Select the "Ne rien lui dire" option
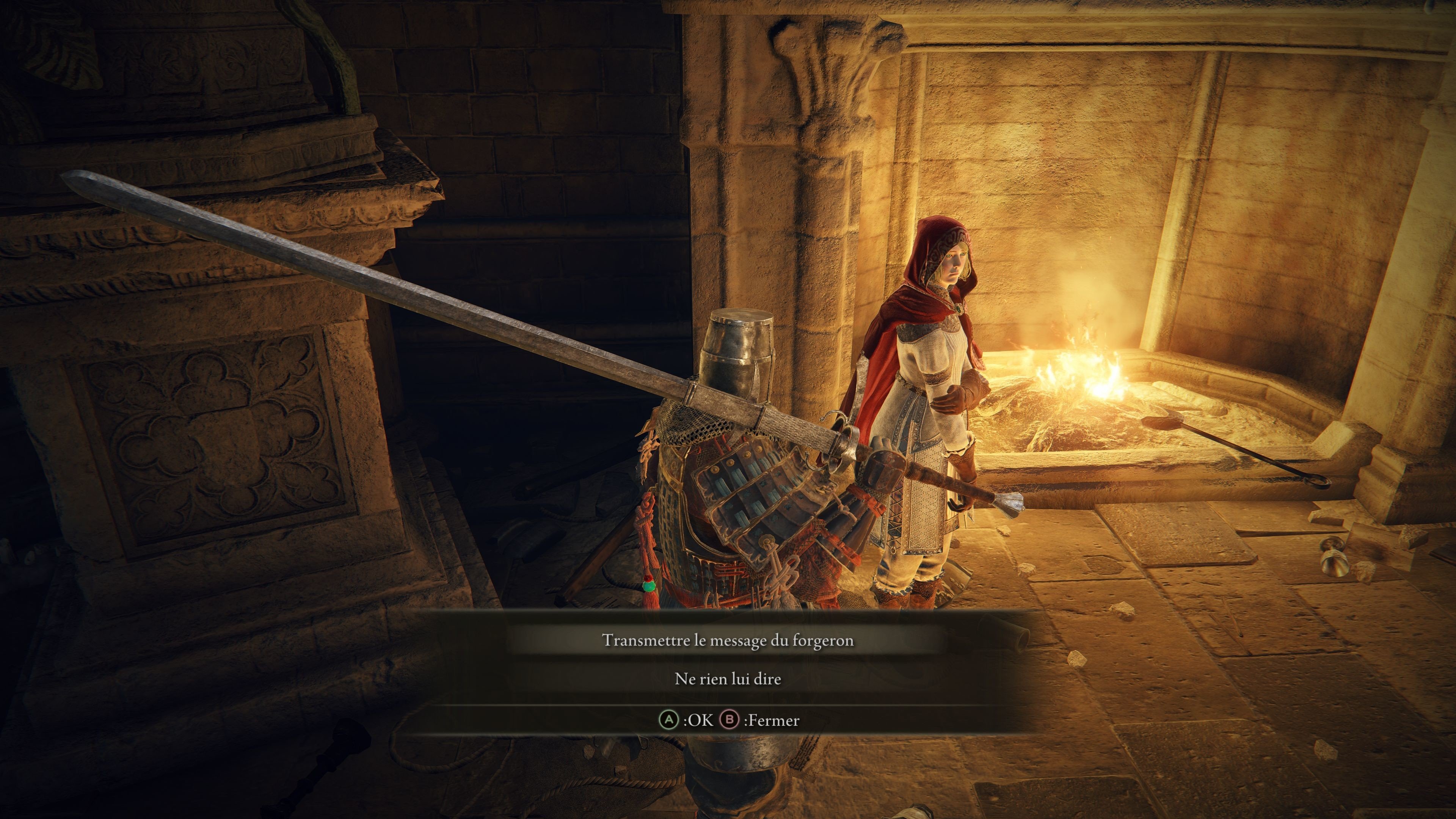The image size is (1456, 819). (728, 679)
